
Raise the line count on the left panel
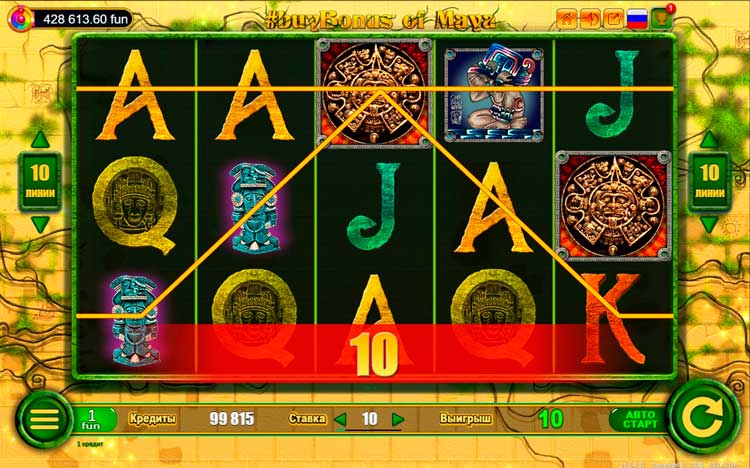tap(39, 140)
